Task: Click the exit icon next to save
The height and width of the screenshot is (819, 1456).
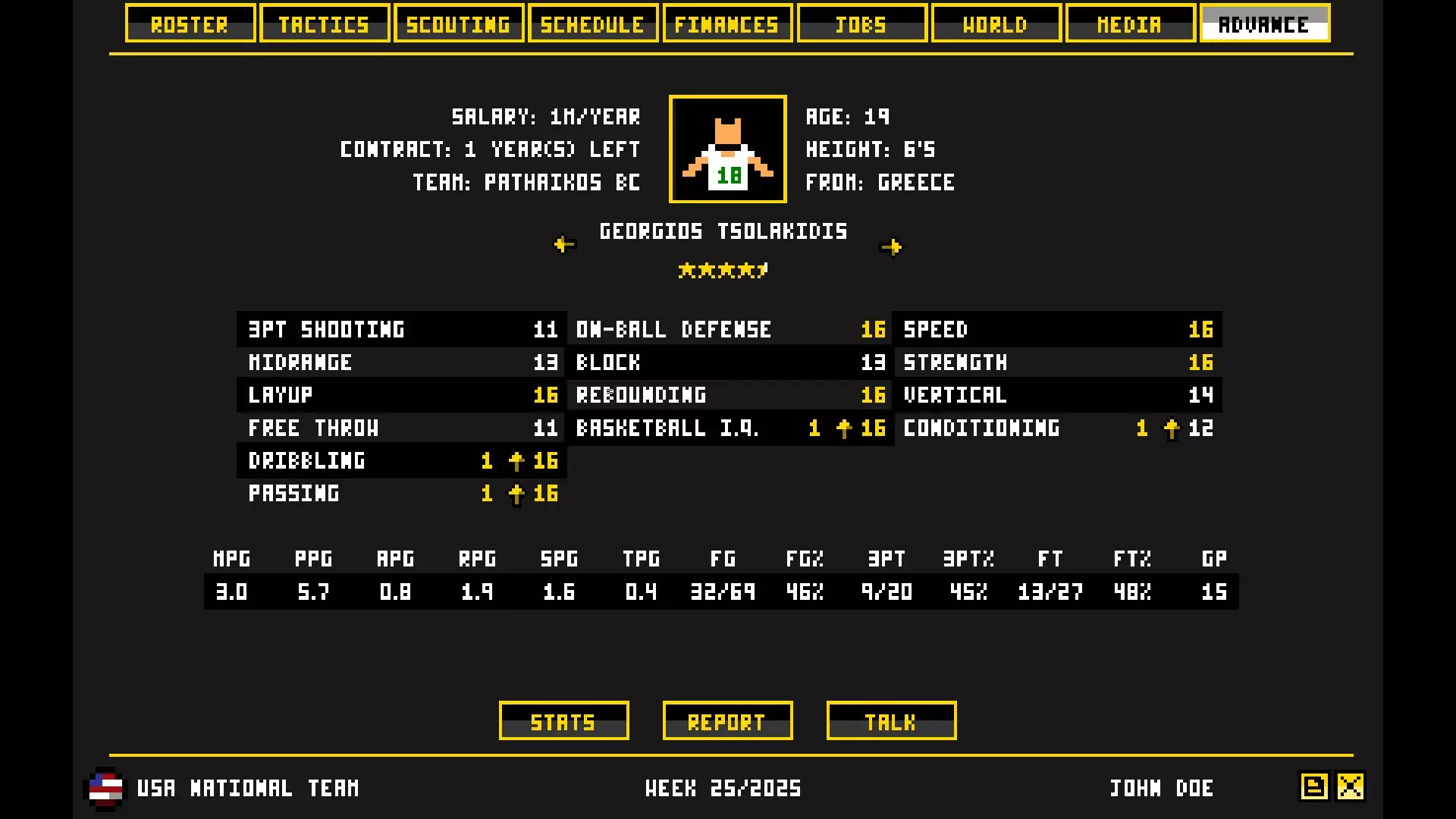Action: click(1351, 787)
